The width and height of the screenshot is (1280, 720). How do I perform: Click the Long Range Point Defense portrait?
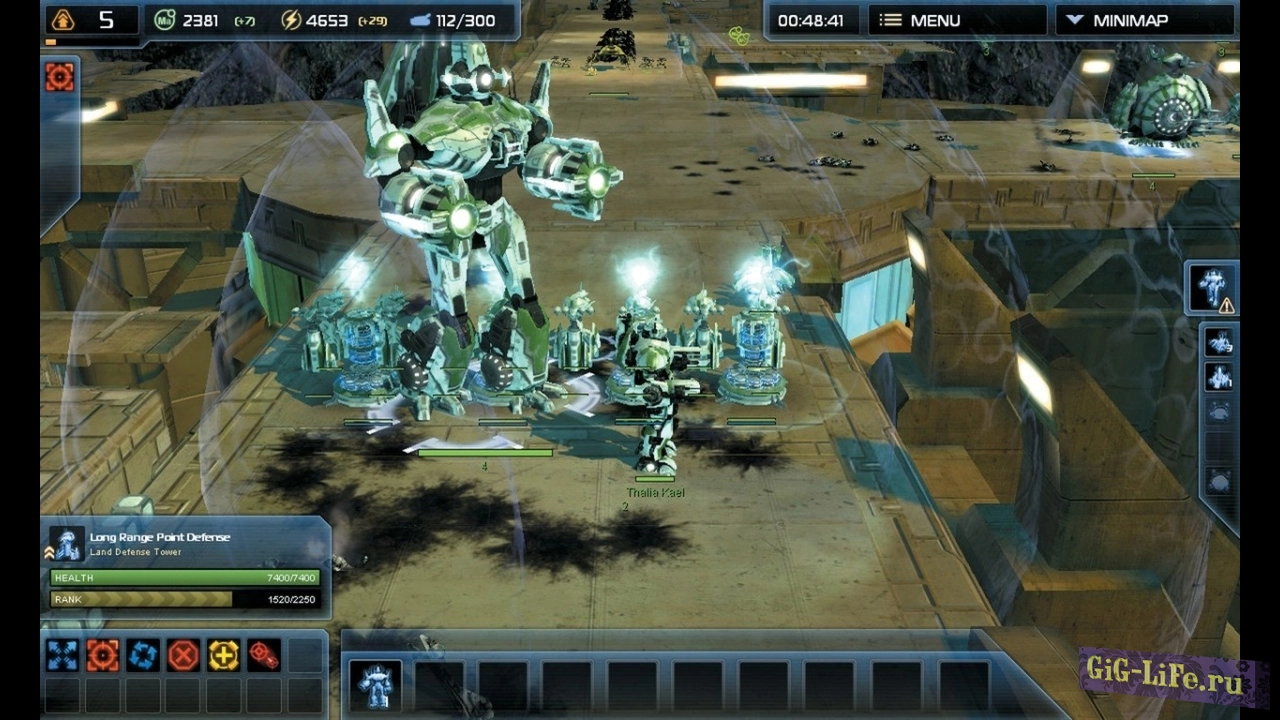(67, 545)
